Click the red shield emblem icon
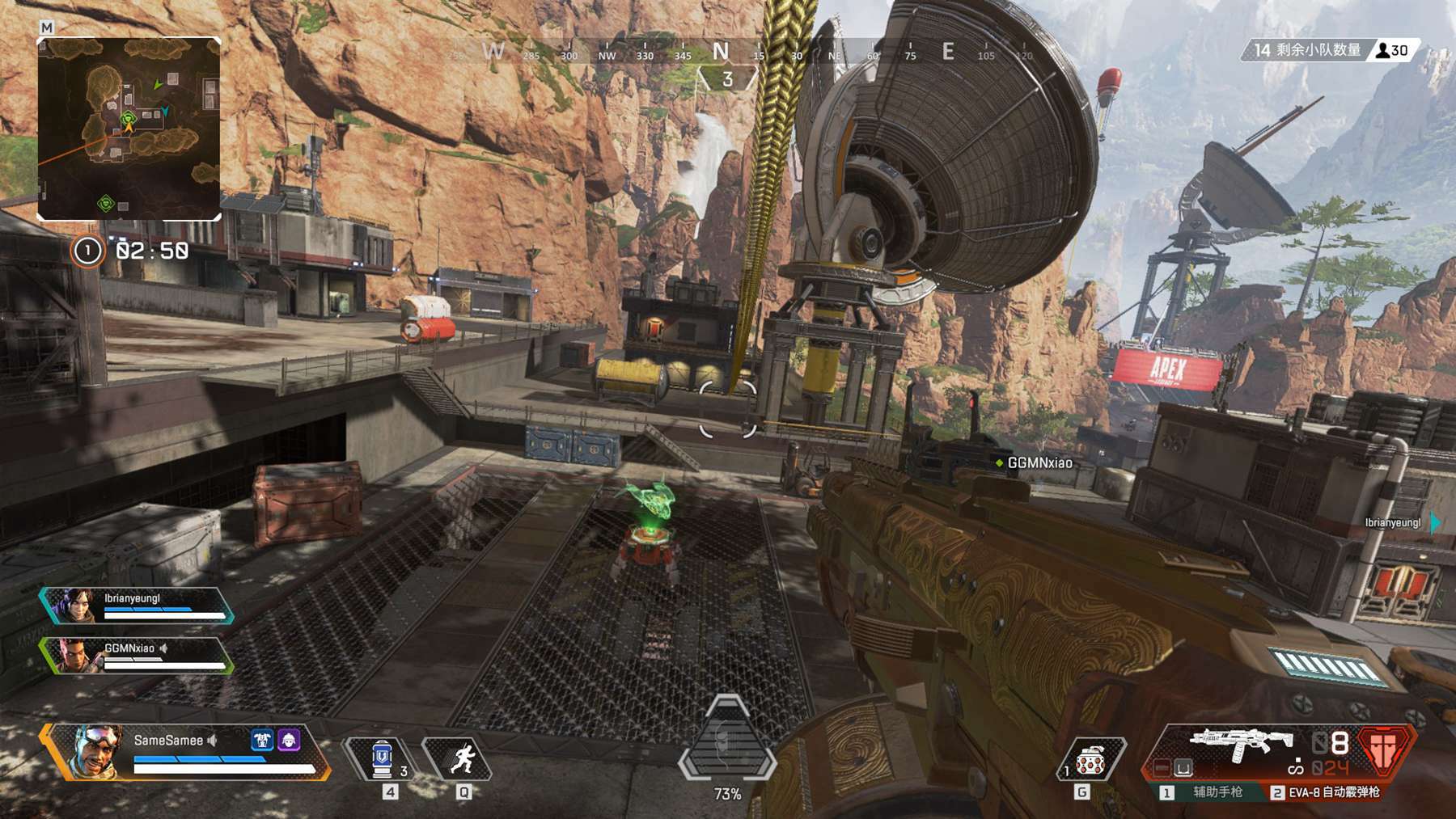1456x819 pixels. tap(1384, 749)
